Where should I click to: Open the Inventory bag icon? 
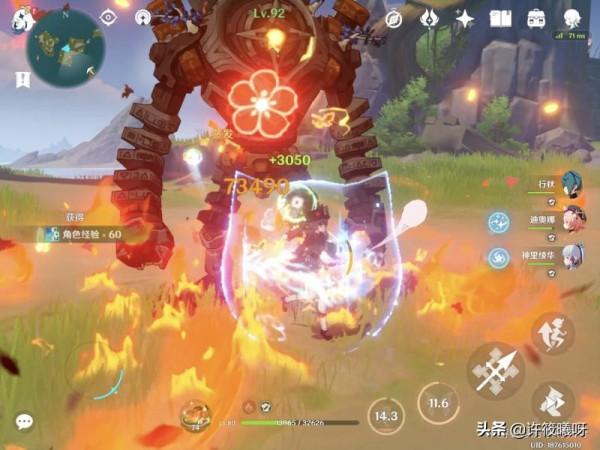[x=537, y=19]
